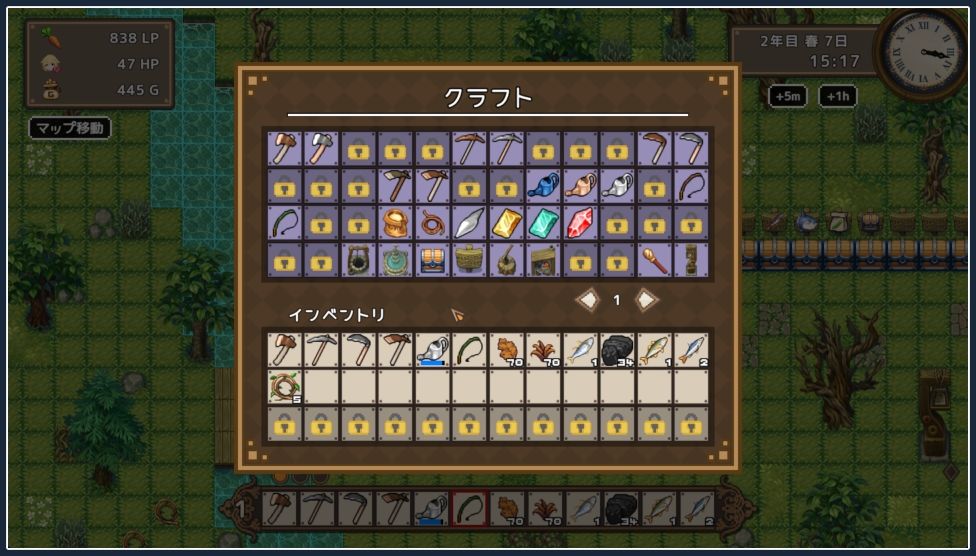Image resolution: width=976 pixels, height=556 pixels.
Task: Pick the green emerald gem recipe
Action: (543, 223)
